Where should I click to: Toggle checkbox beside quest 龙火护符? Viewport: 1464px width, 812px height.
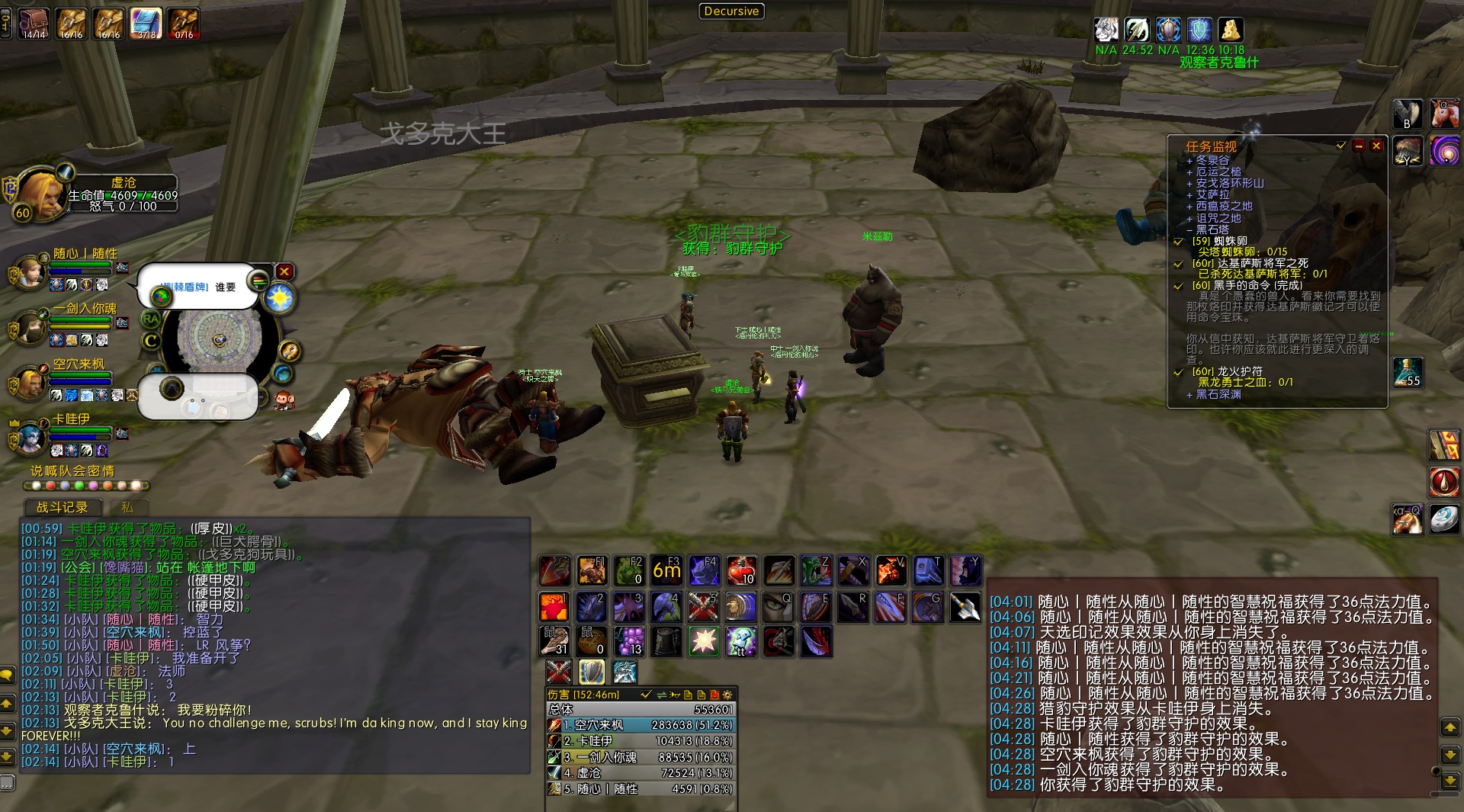(x=1177, y=371)
